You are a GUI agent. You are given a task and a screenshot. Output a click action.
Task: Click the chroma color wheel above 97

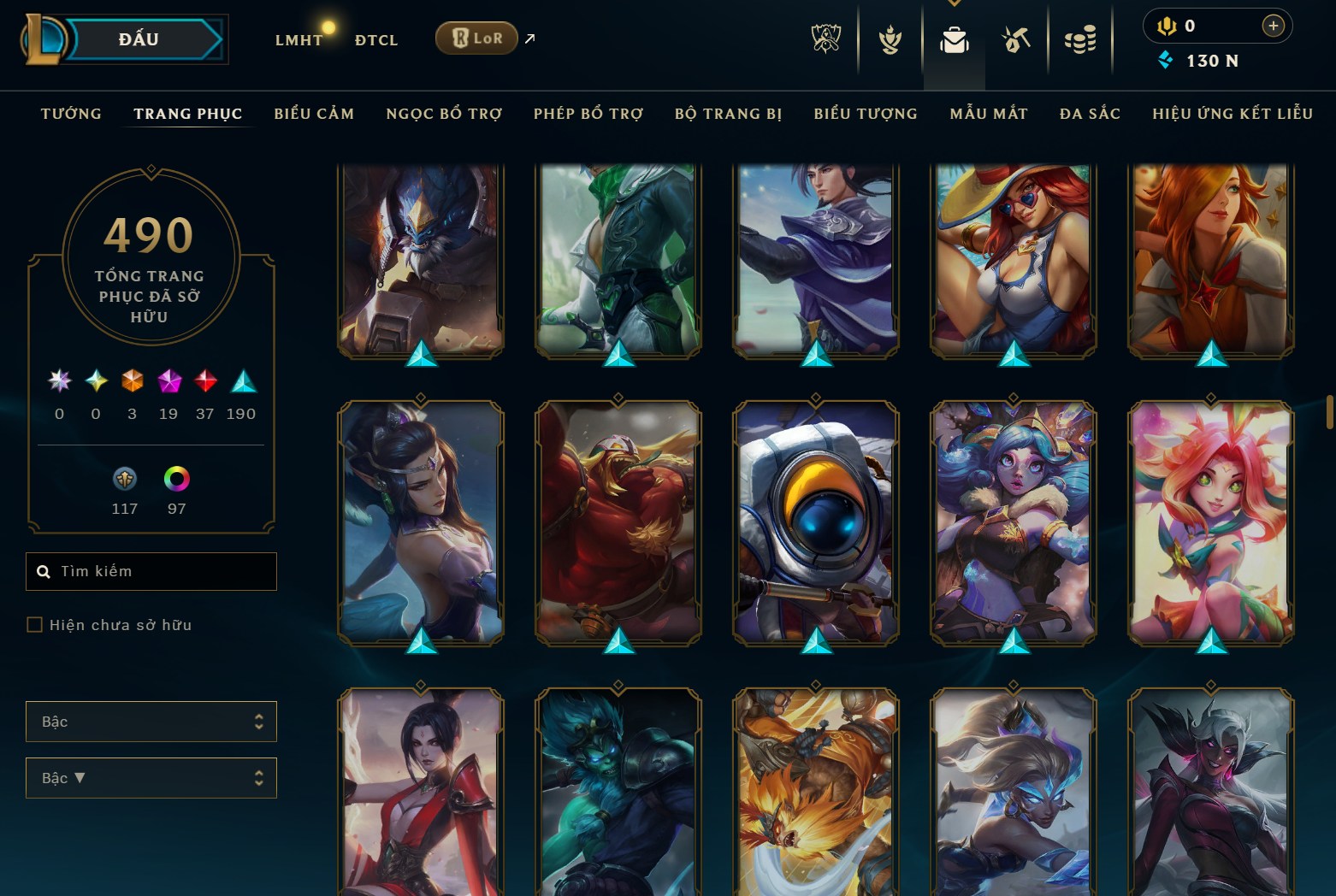177,480
